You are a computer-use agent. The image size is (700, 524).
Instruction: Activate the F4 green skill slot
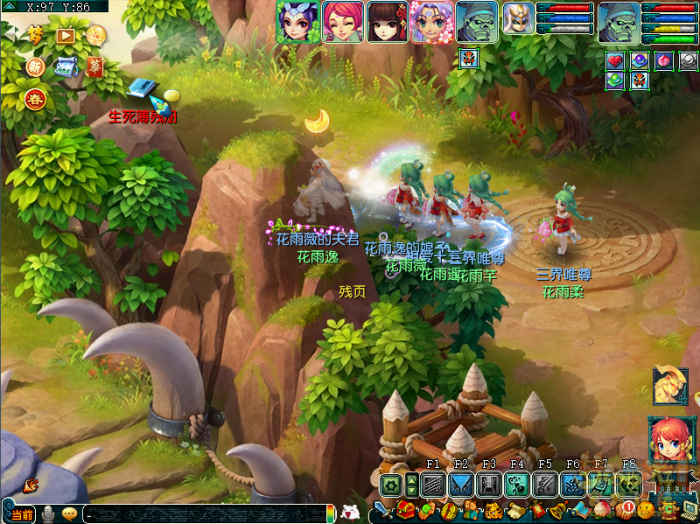(517, 485)
